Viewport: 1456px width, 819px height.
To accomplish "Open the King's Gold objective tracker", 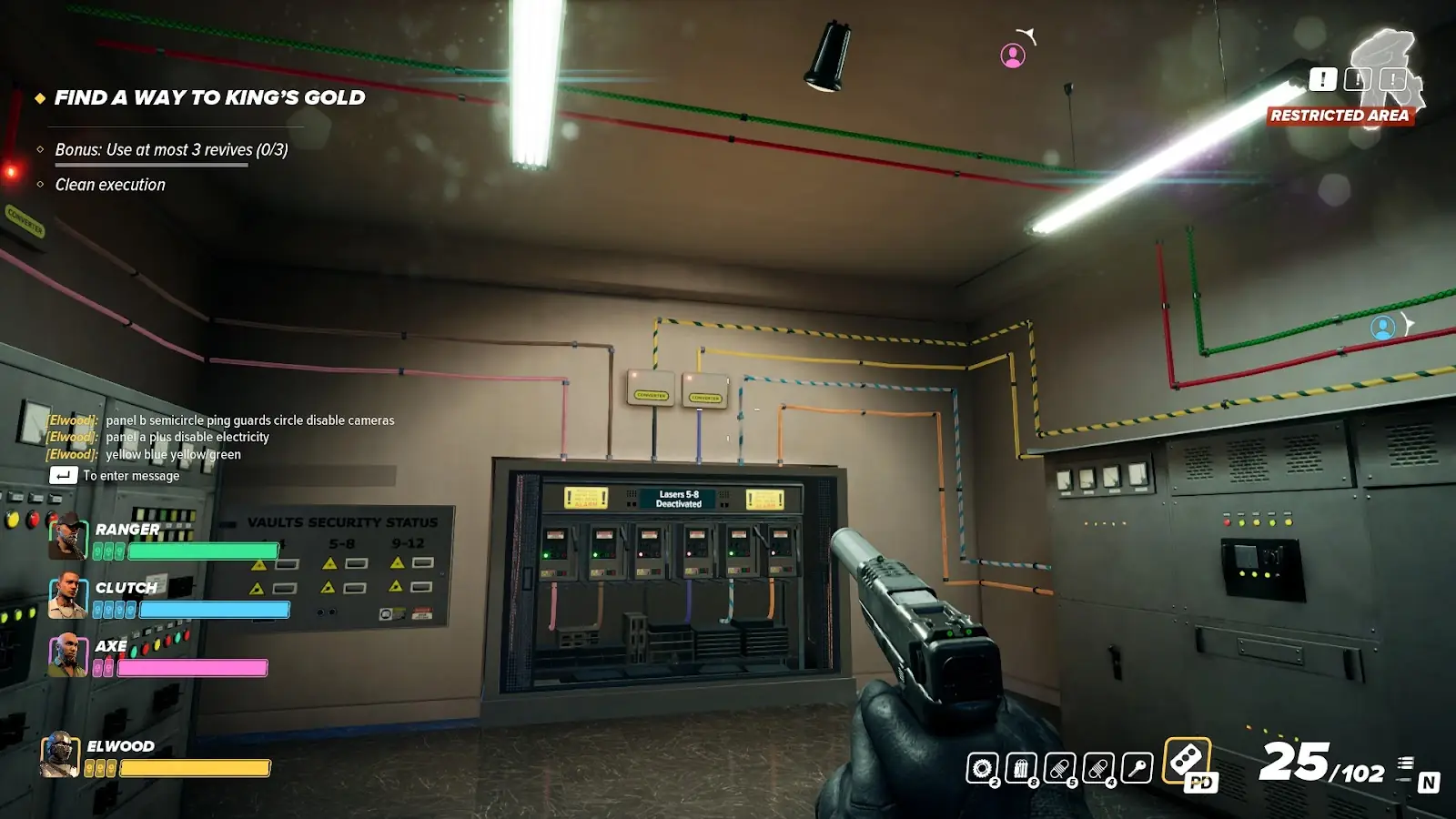I will click(209, 98).
